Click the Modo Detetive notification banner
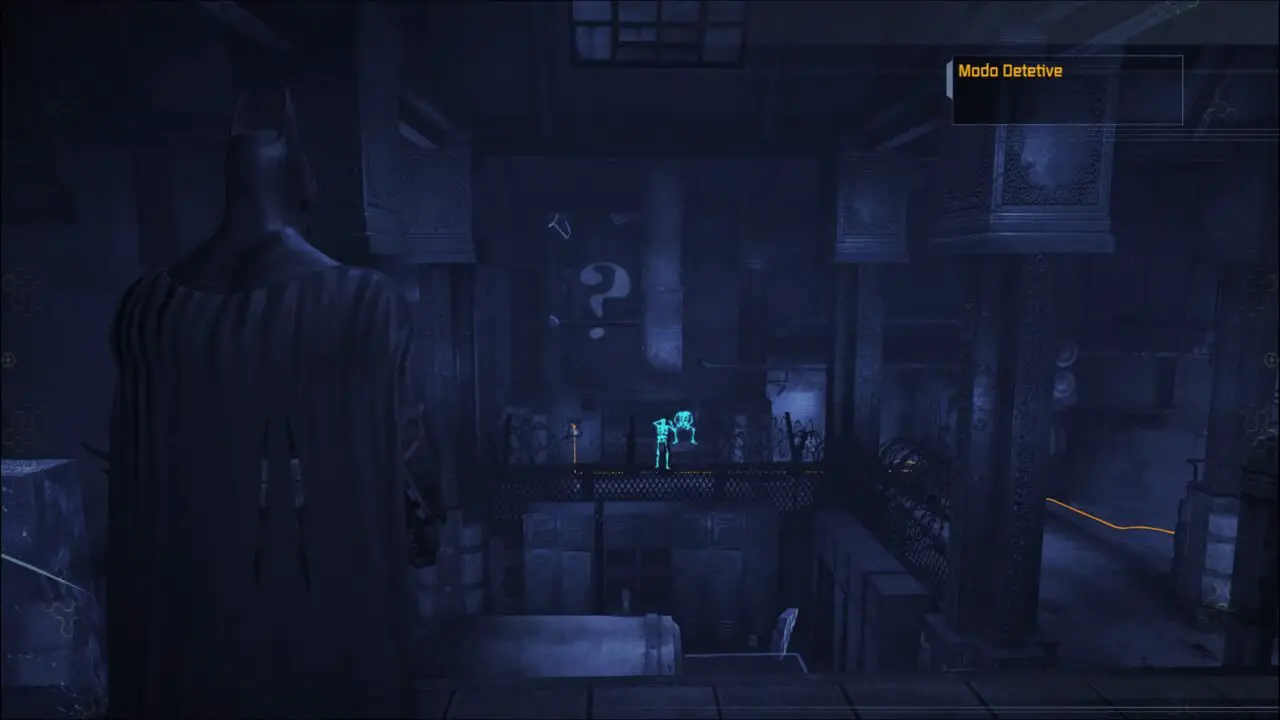The image size is (1280, 720). click(x=1065, y=88)
